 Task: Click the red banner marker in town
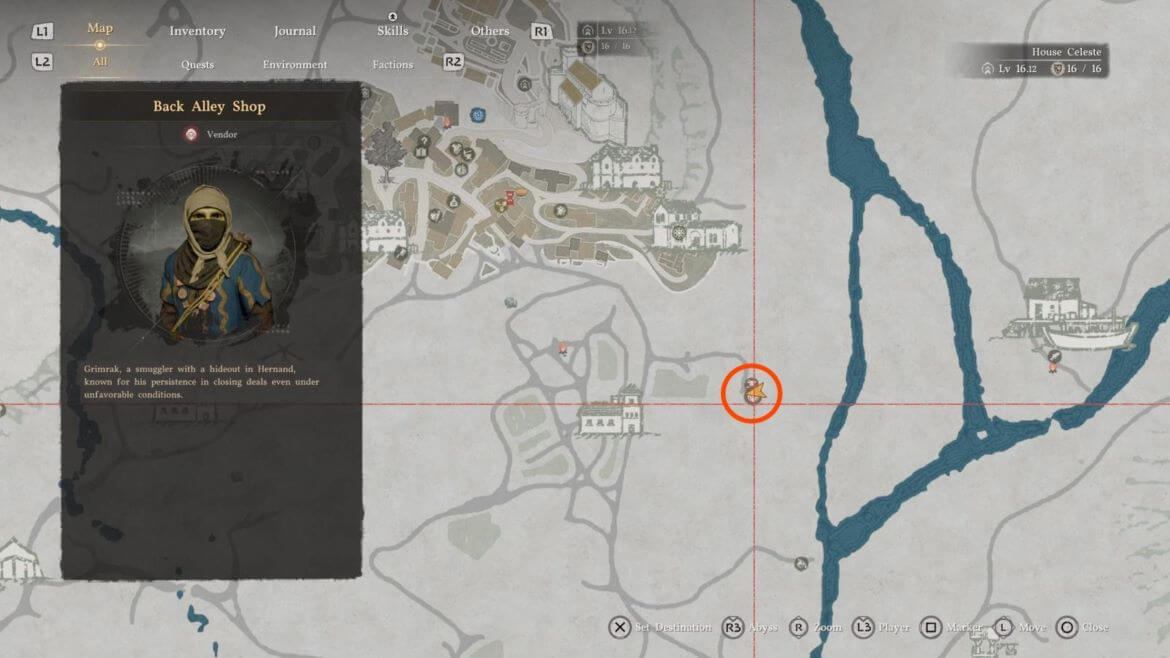click(x=511, y=196)
